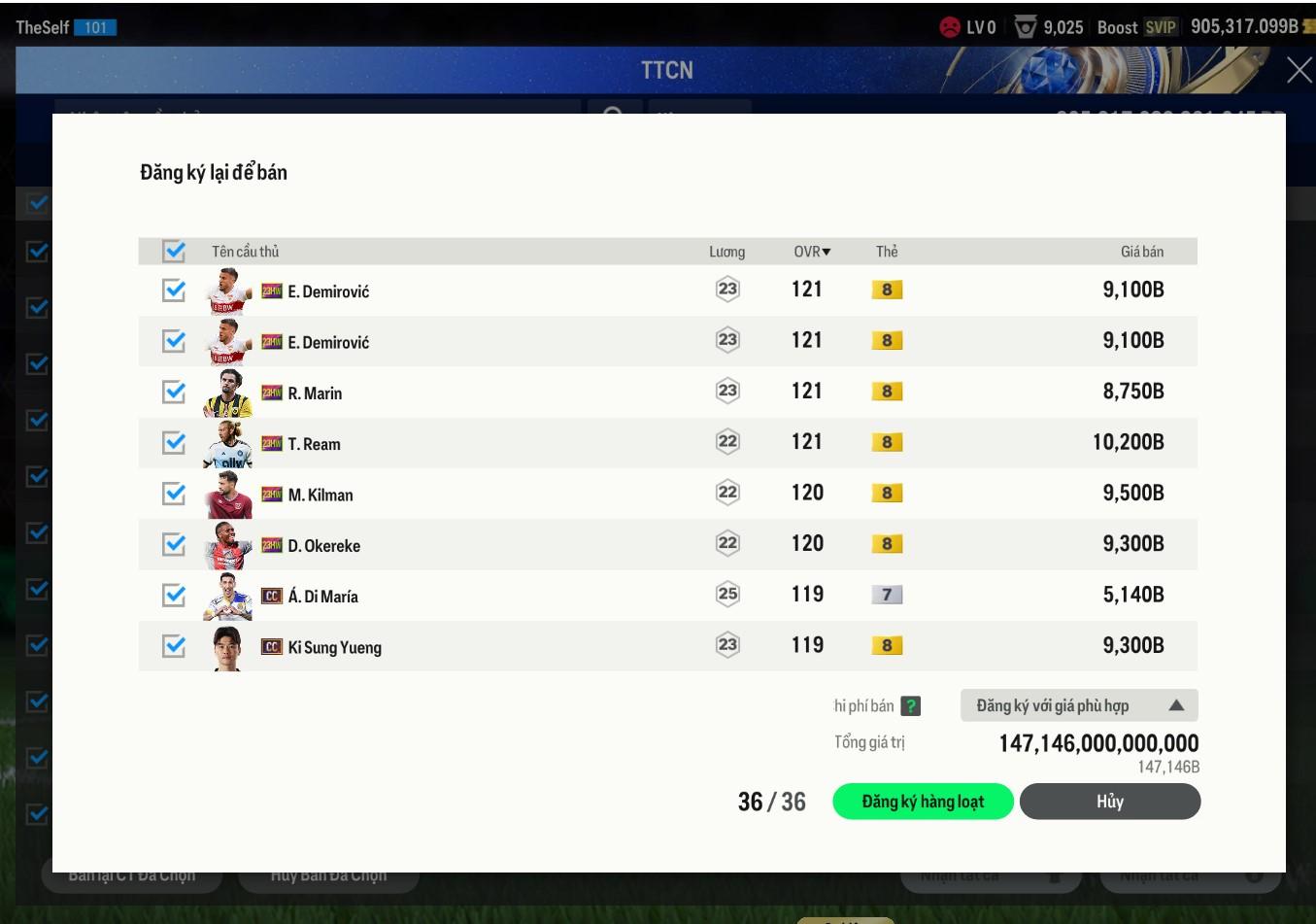Toggle the select-all checkbox in the header
The width and height of the screenshot is (1316, 924).
pos(174,251)
